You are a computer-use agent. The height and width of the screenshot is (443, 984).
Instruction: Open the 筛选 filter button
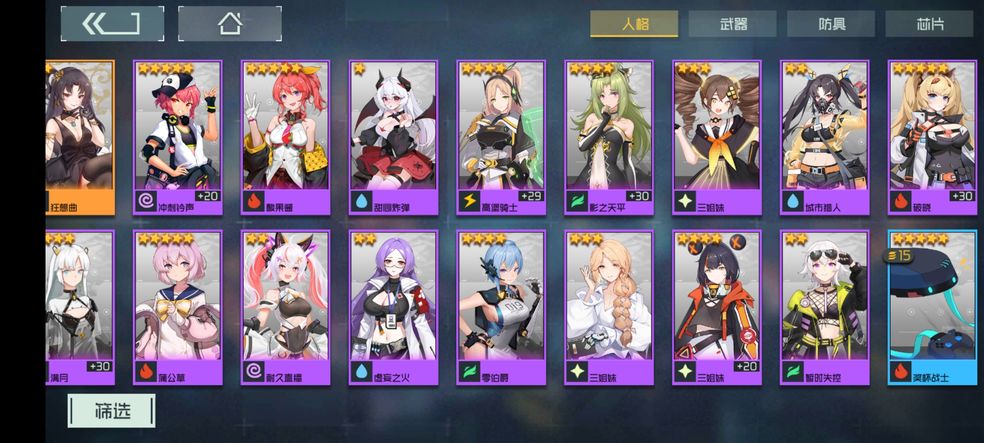111,410
